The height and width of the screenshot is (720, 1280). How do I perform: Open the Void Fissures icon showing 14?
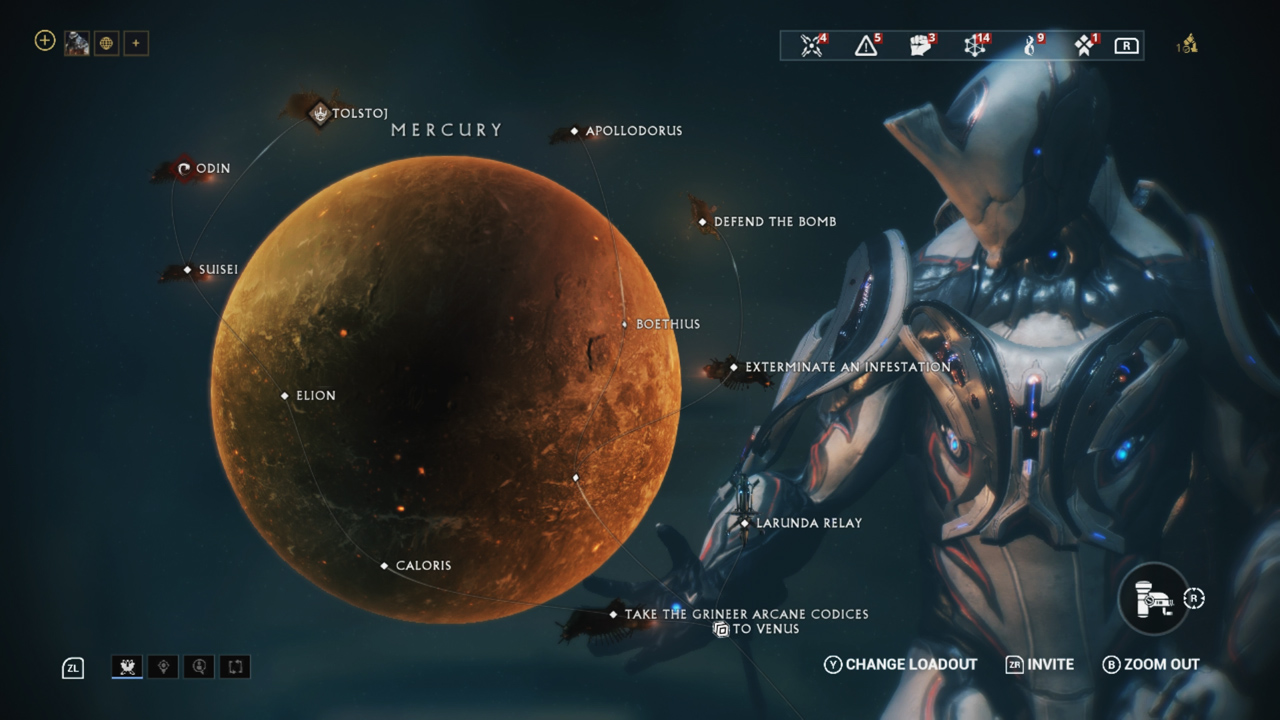click(976, 45)
